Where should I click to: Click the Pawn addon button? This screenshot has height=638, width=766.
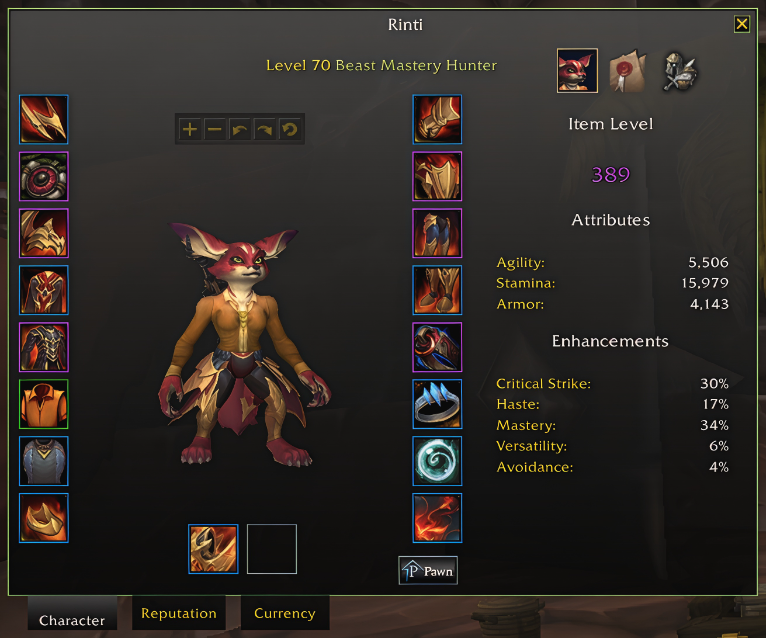[428, 571]
